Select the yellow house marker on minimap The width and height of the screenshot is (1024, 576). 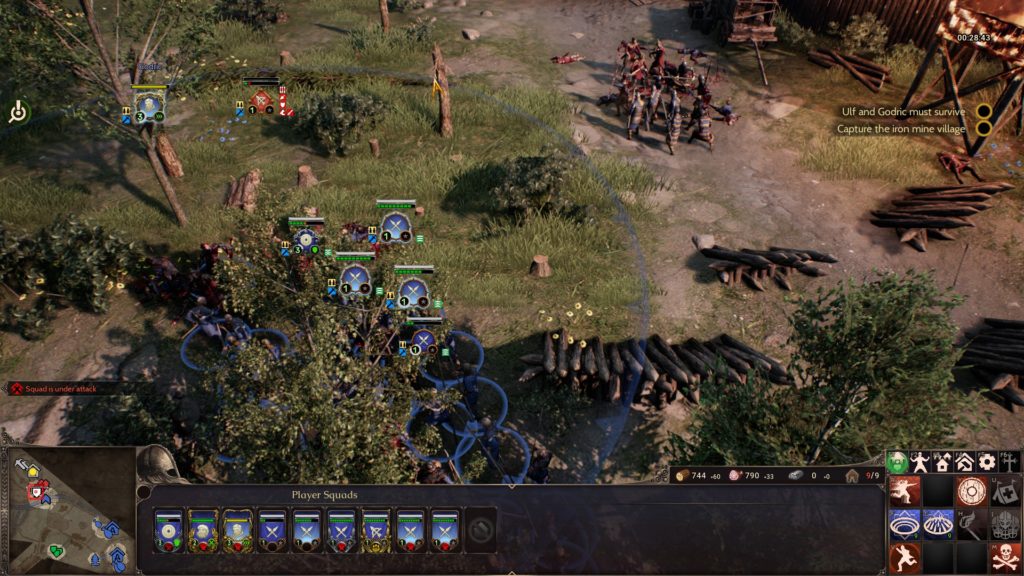[32, 471]
